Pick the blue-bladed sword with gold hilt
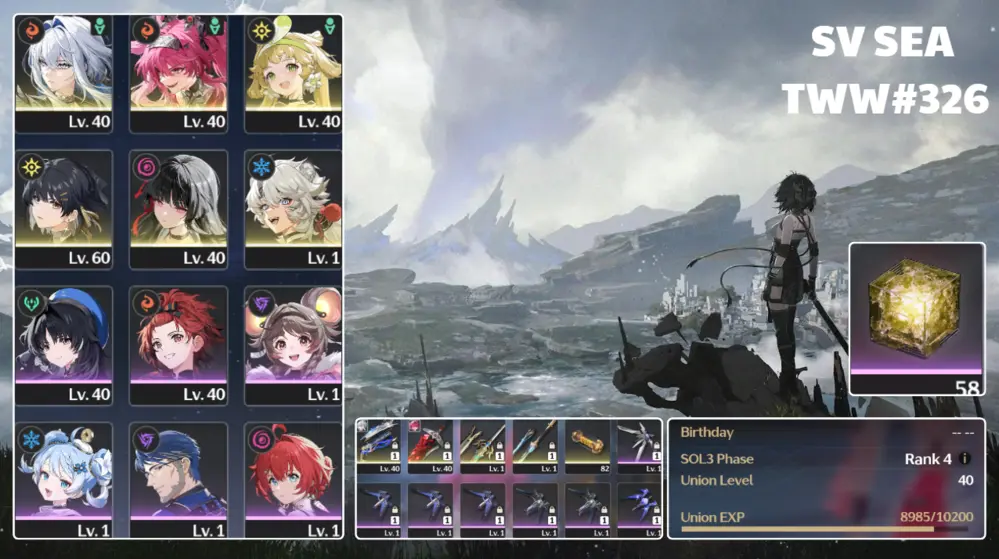999x559 pixels. pos(535,446)
